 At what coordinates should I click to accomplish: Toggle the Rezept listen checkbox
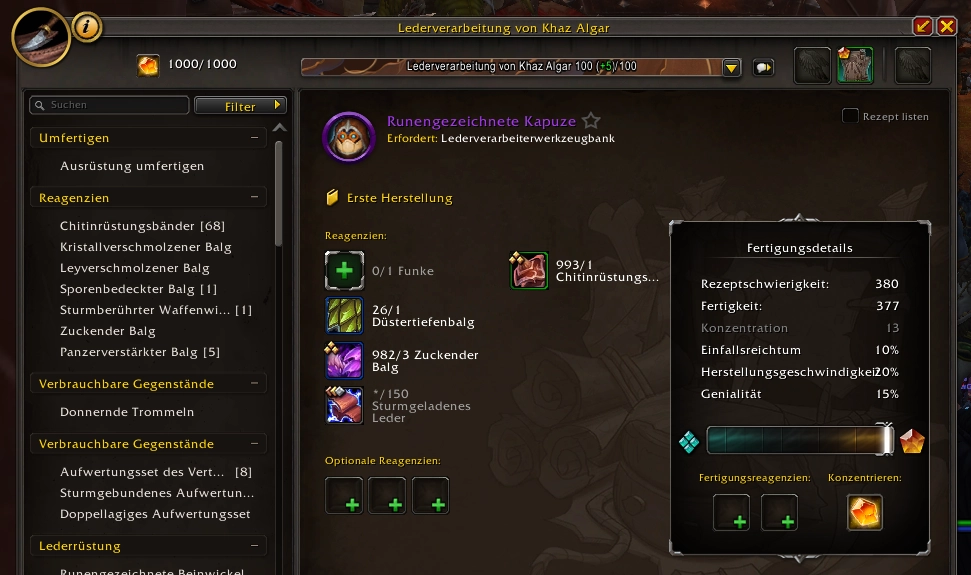click(x=851, y=116)
